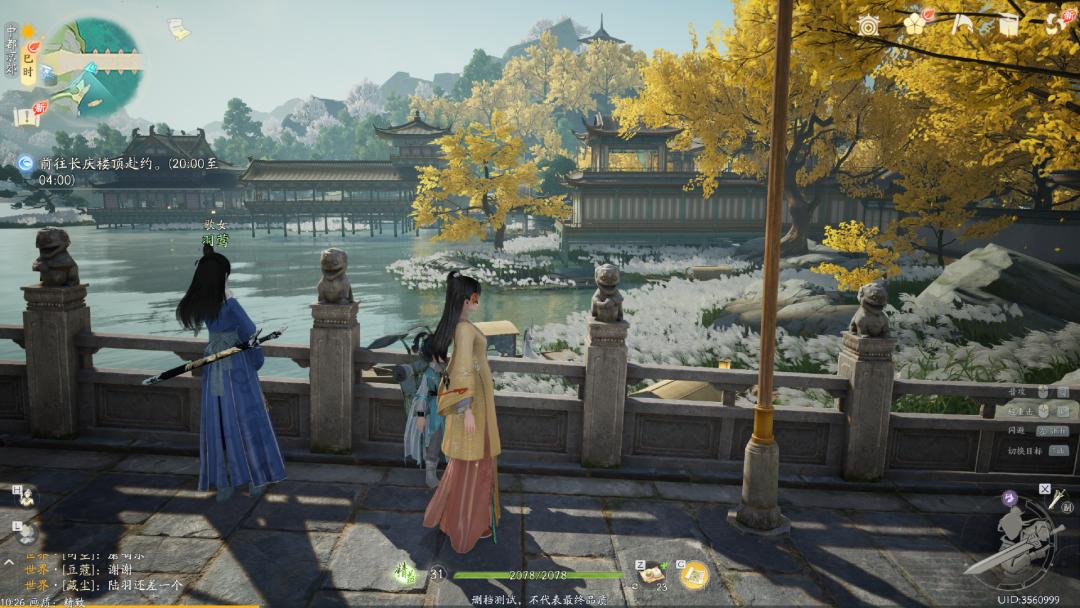Click the glowing green icon beside the level
This screenshot has height=608, width=1080.
(404, 573)
